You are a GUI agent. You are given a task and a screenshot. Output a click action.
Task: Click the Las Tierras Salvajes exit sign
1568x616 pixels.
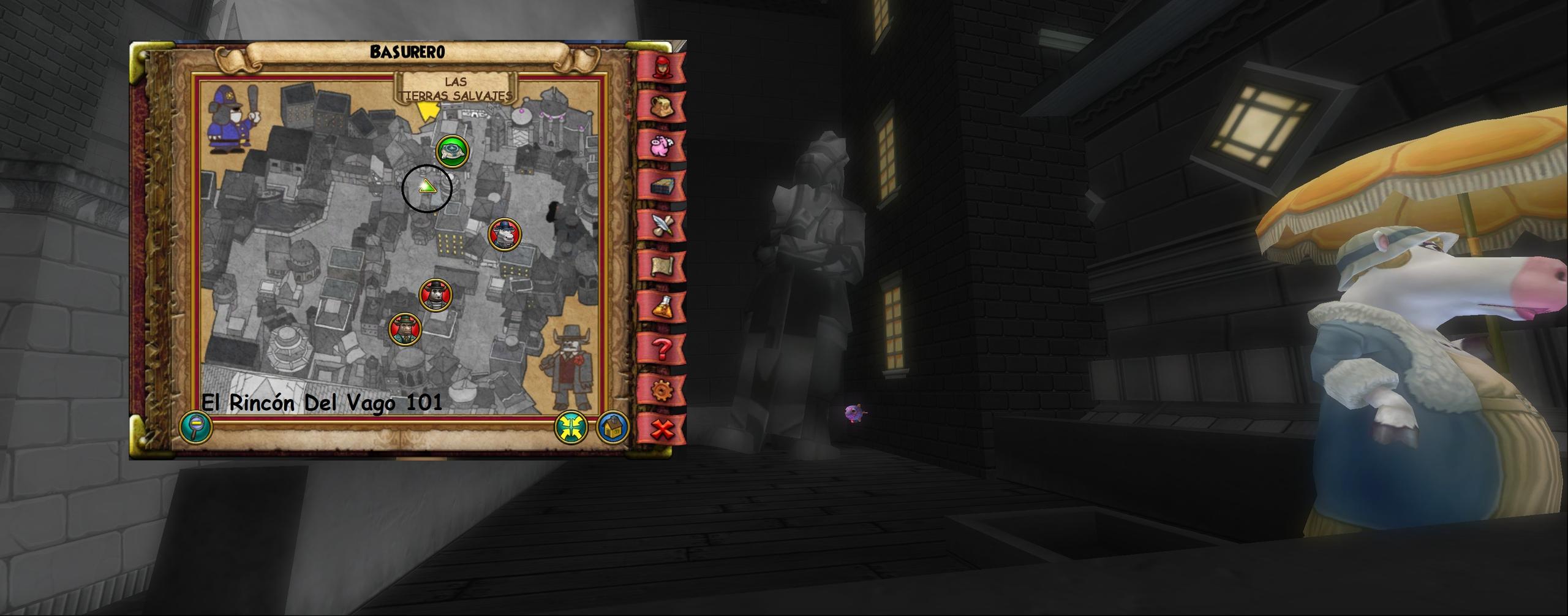point(456,89)
